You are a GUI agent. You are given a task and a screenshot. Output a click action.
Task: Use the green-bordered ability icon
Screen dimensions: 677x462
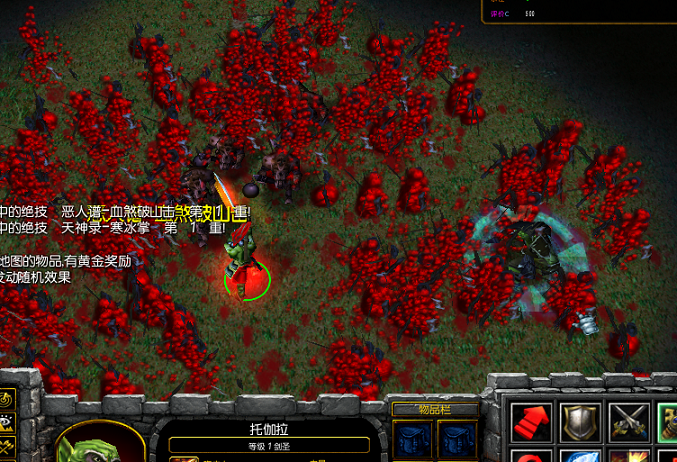click(668, 422)
